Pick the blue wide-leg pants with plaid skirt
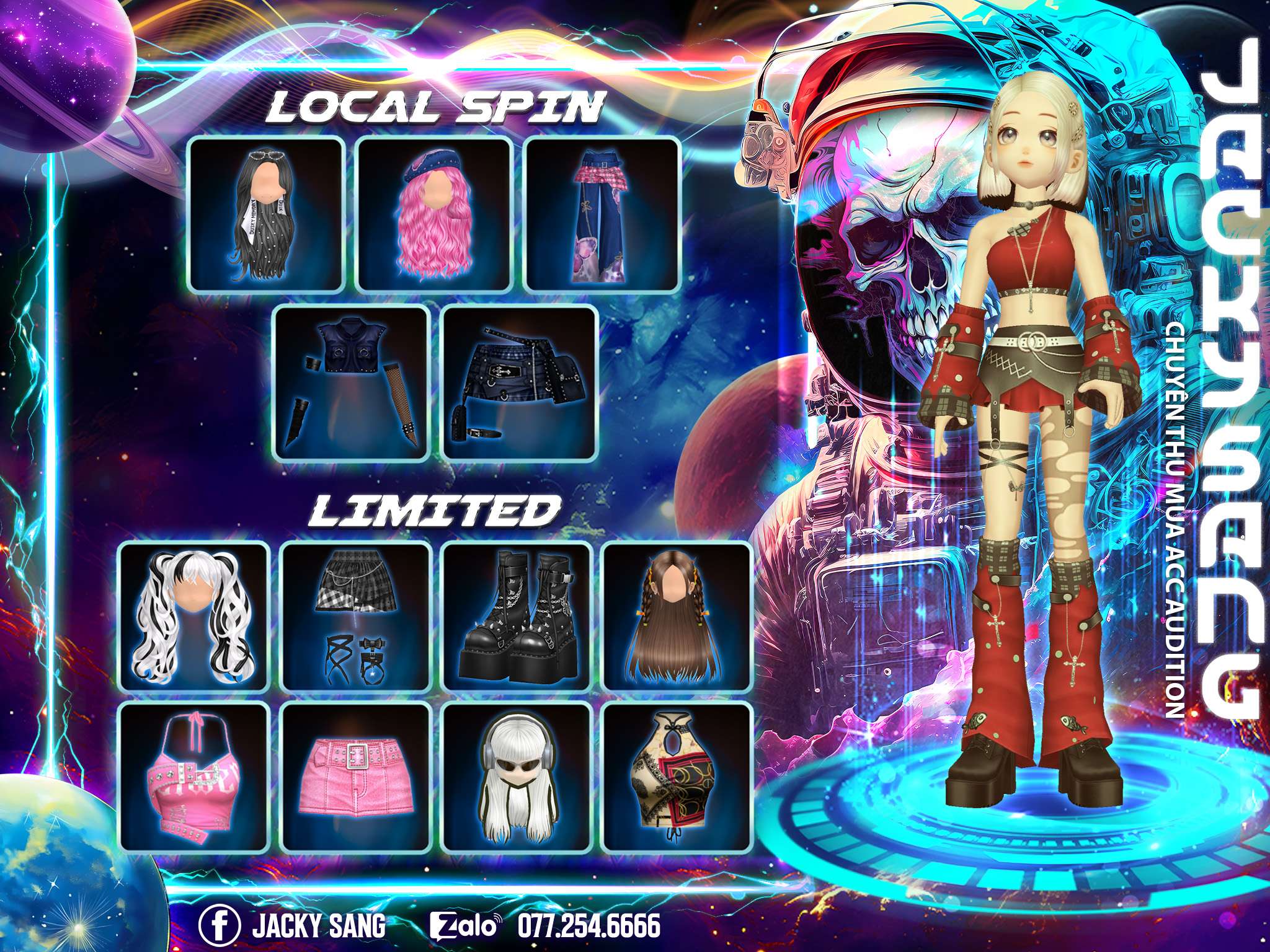Screen dimensions: 1270x952 click(602, 214)
